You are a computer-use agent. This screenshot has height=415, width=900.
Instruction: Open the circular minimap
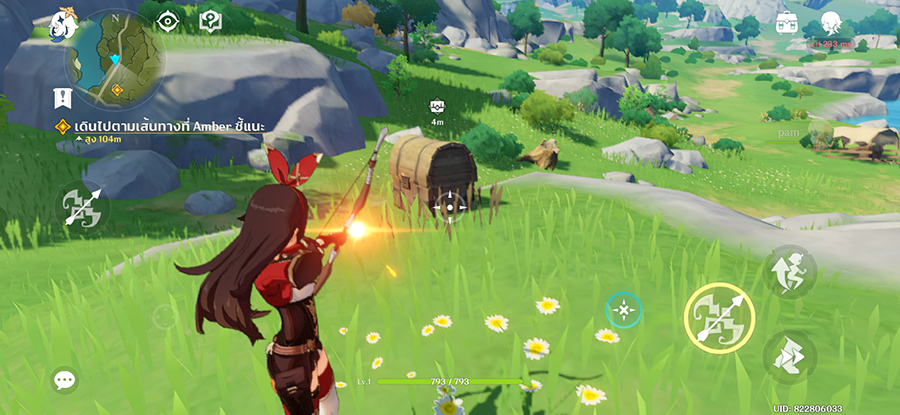(116, 58)
